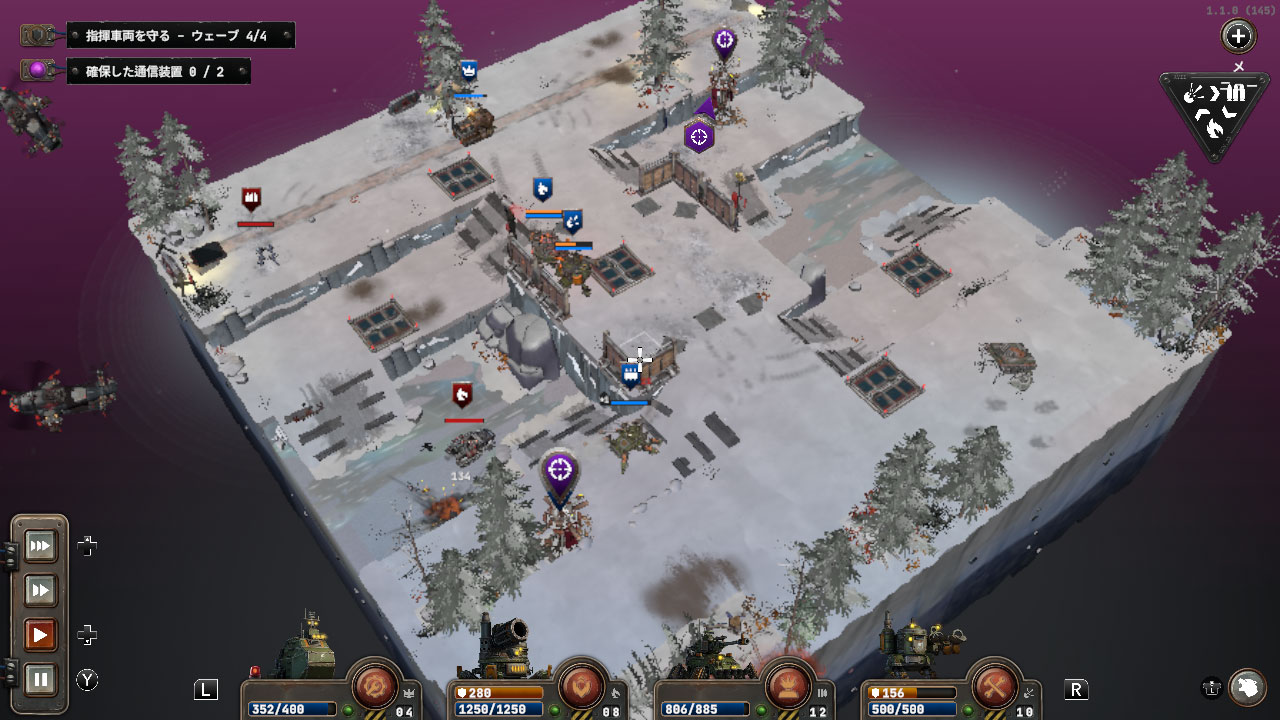Use the mech's hammer-and-wrench repair ability
Viewport: 1280px width, 720px height.
click(994, 686)
